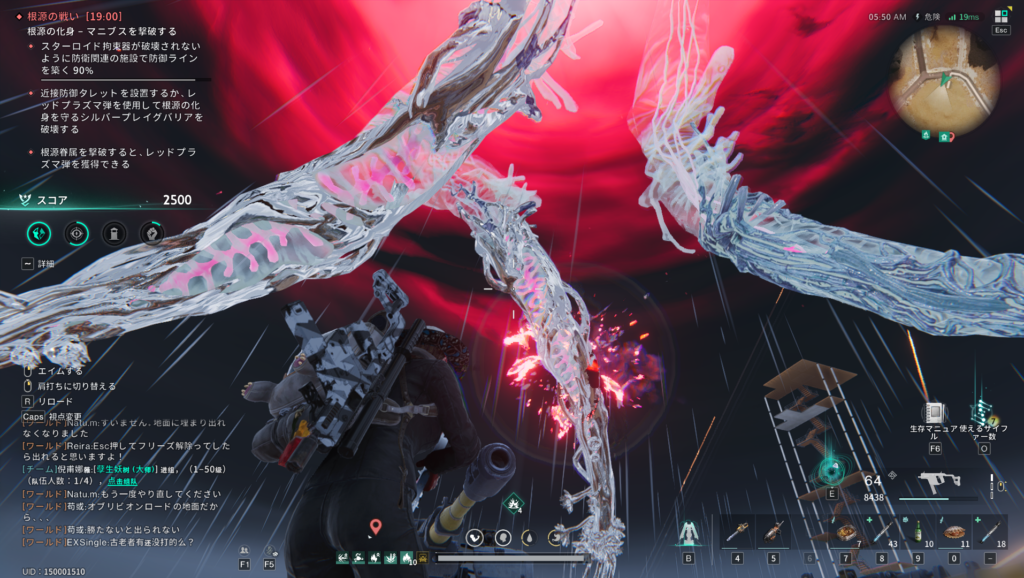Use the syringe with 18 count

[x=989, y=531]
